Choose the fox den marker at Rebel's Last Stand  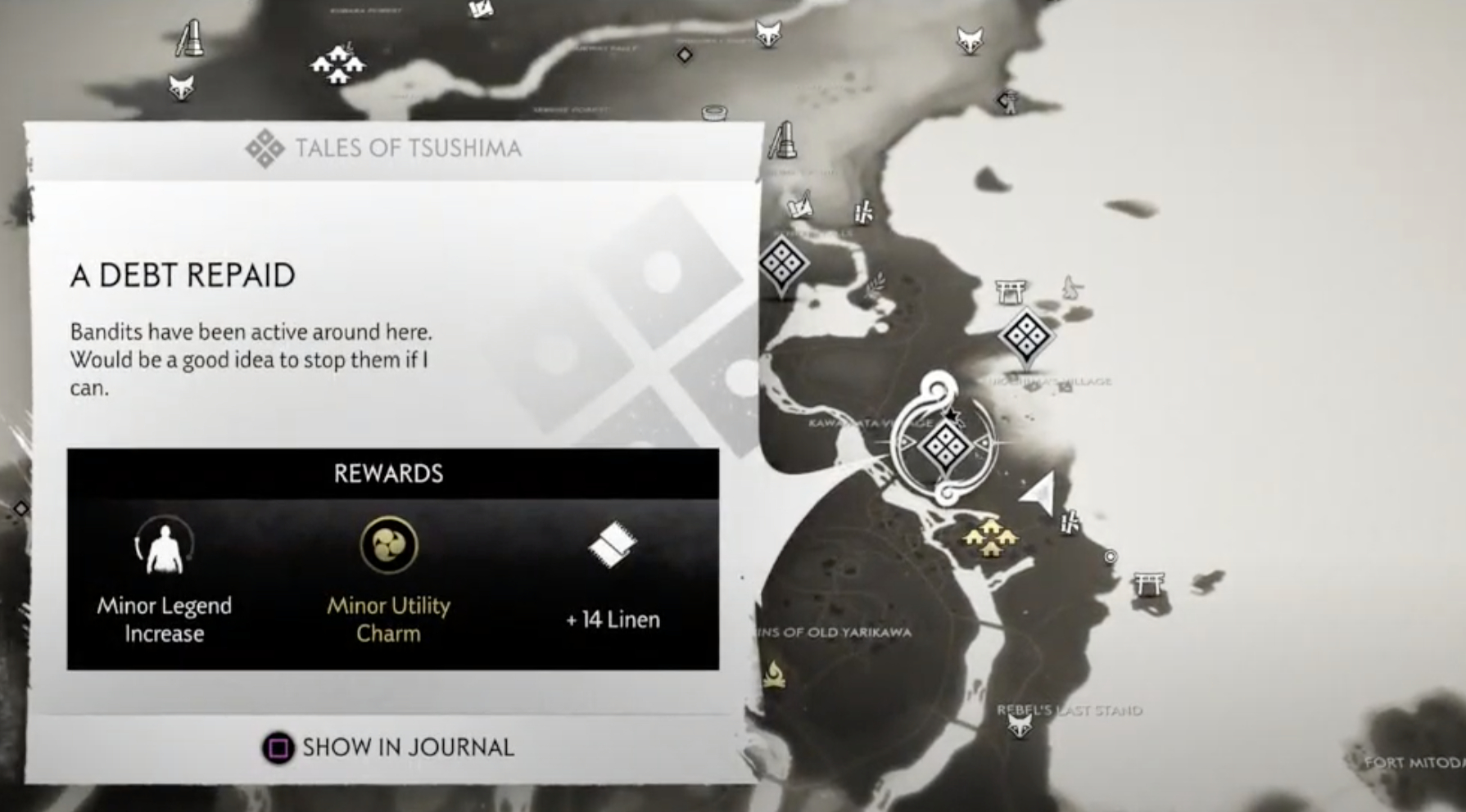pos(1020,724)
